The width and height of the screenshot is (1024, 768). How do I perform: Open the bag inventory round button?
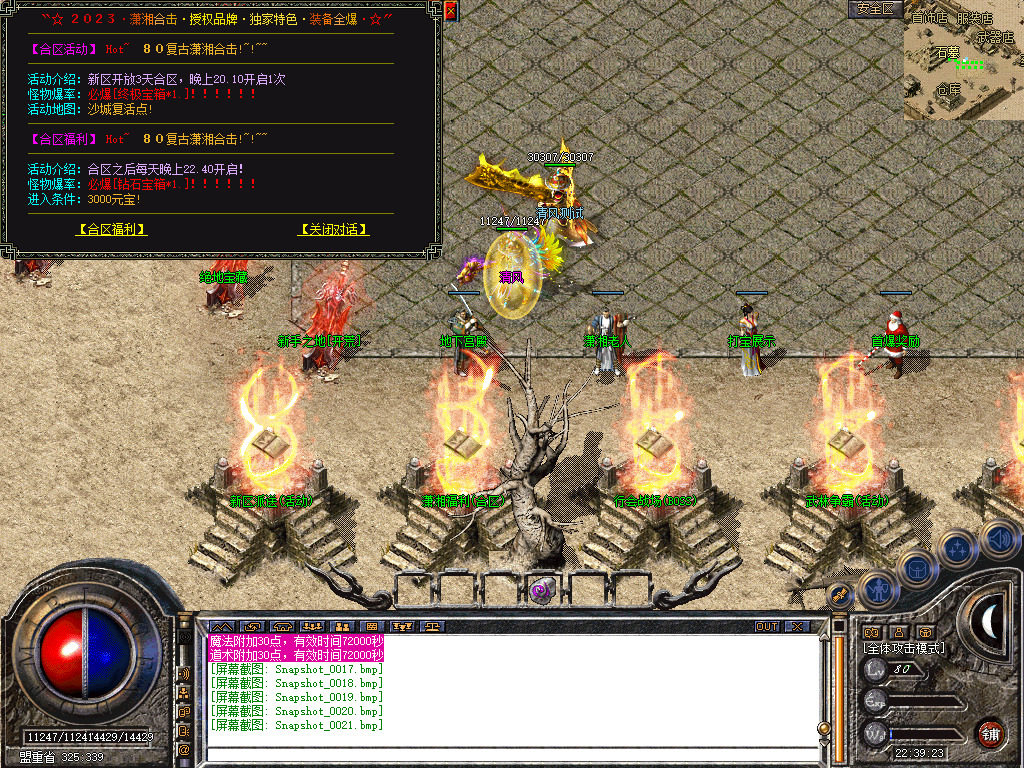918,570
